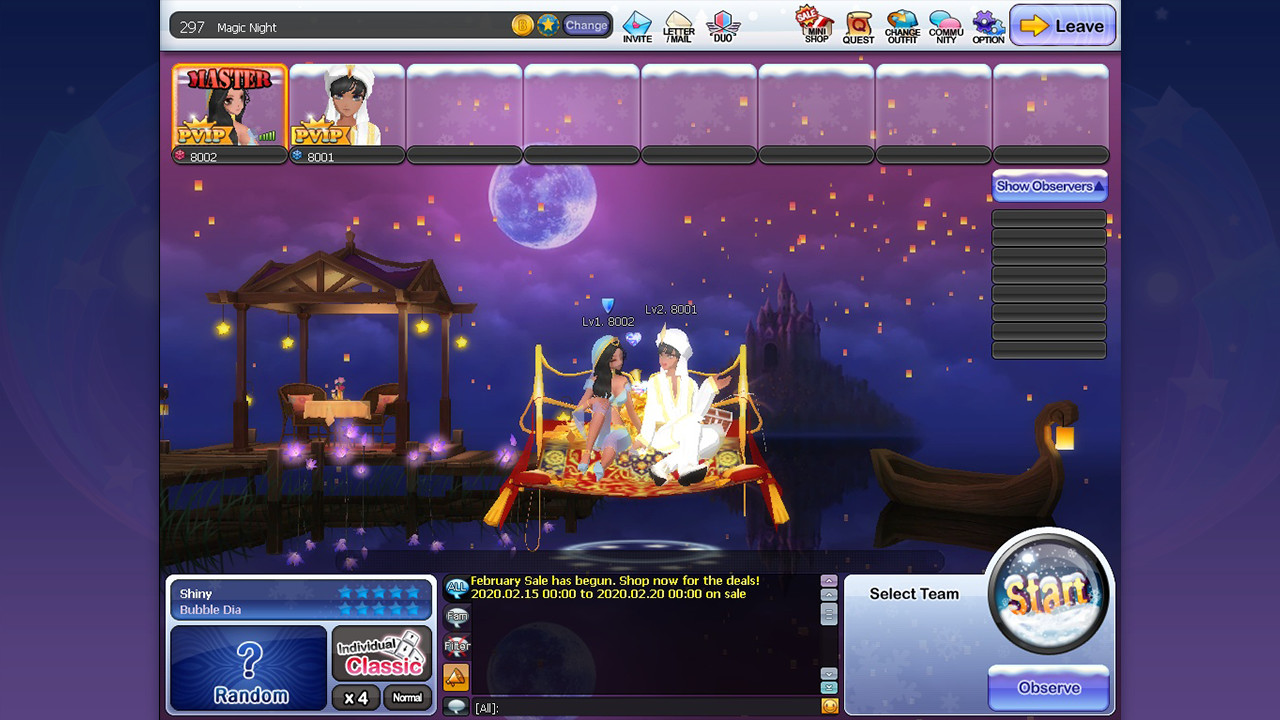Open the Invite envelope icon
The height and width of the screenshot is (720, 1280).
click(x=635, y=25)
